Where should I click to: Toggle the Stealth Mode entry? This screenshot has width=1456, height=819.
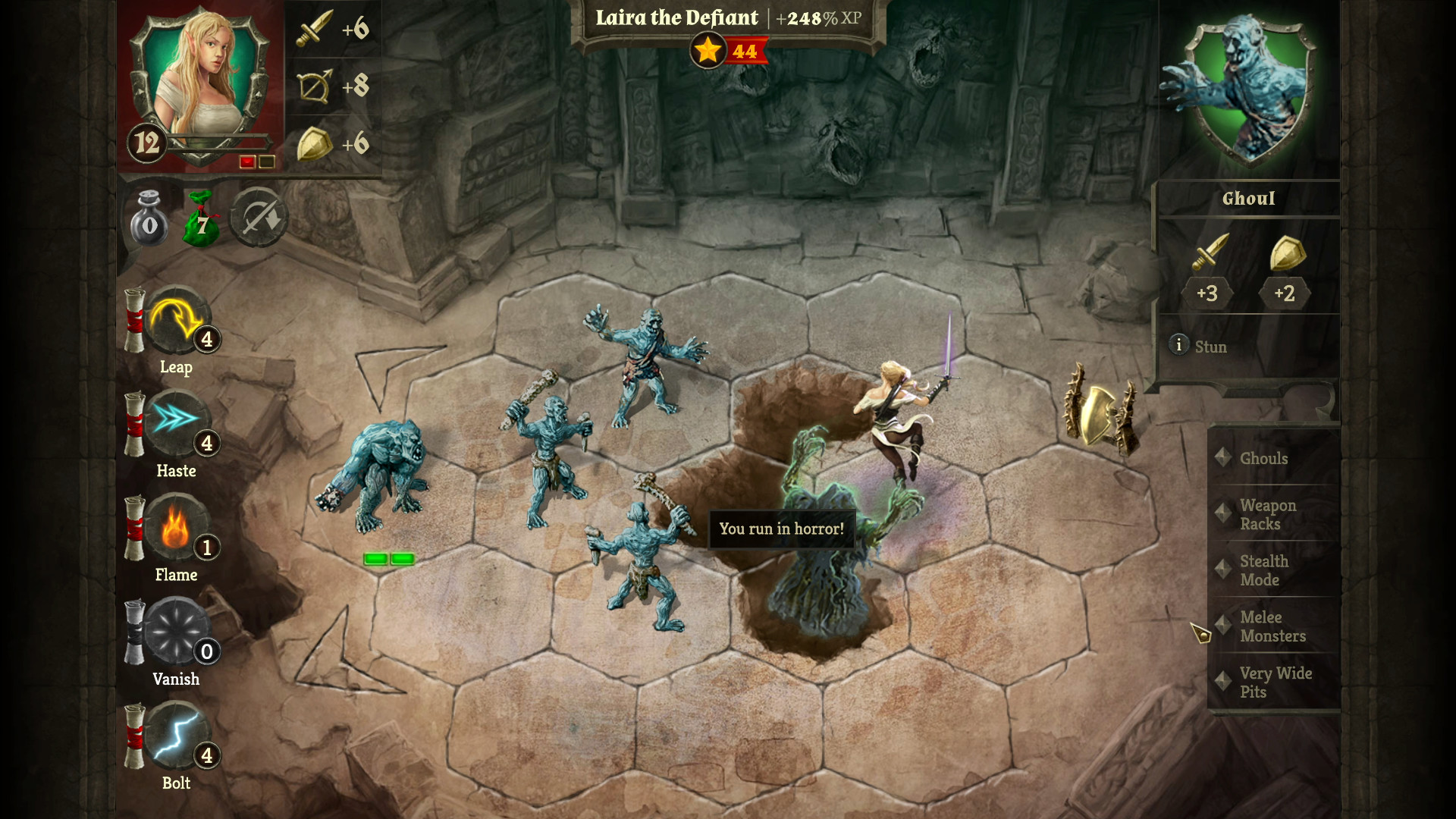1265,570
